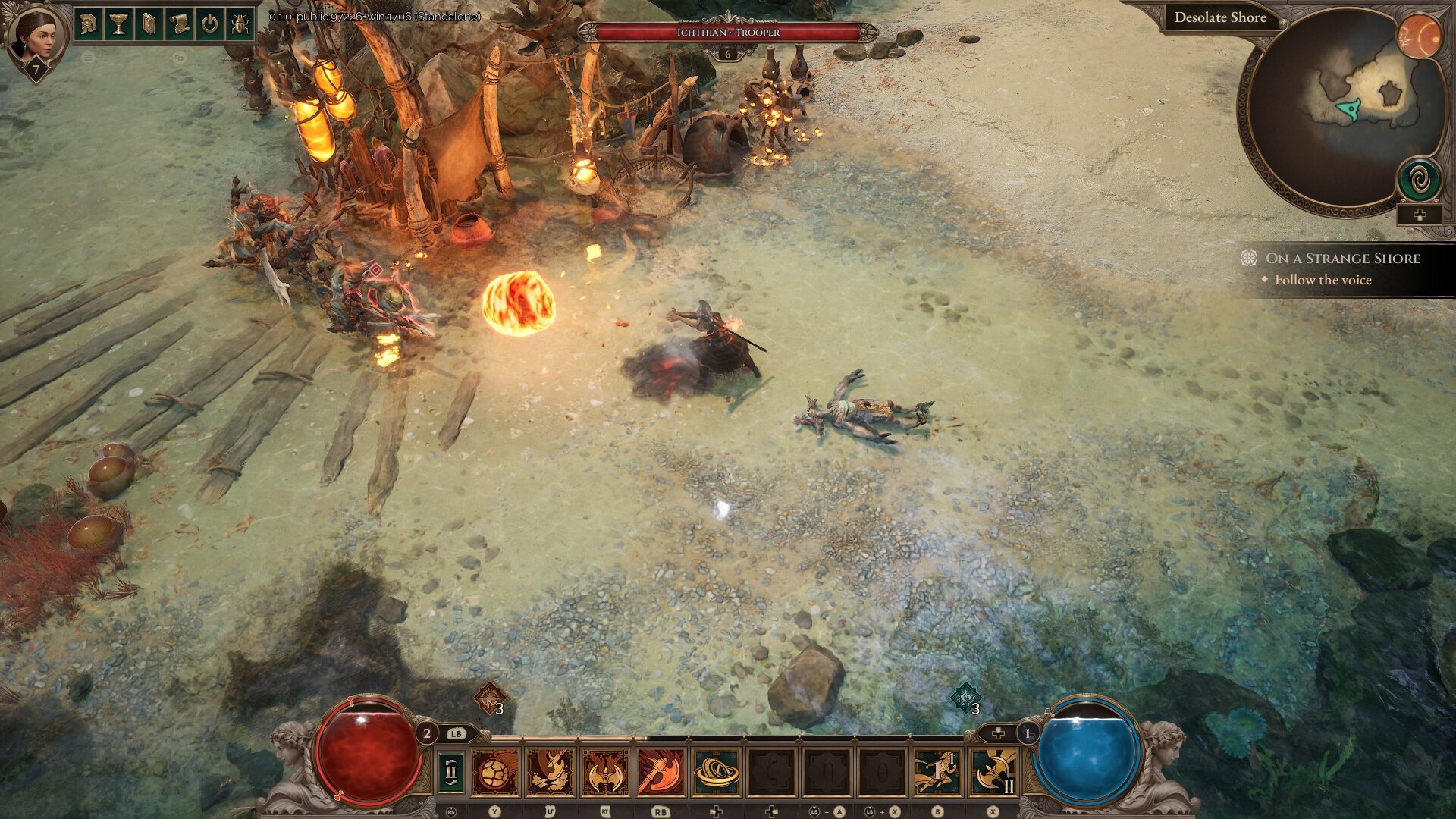Select the On a Strange Shore quest tracker
The image size is (1456, 819).
[1342, 259]
